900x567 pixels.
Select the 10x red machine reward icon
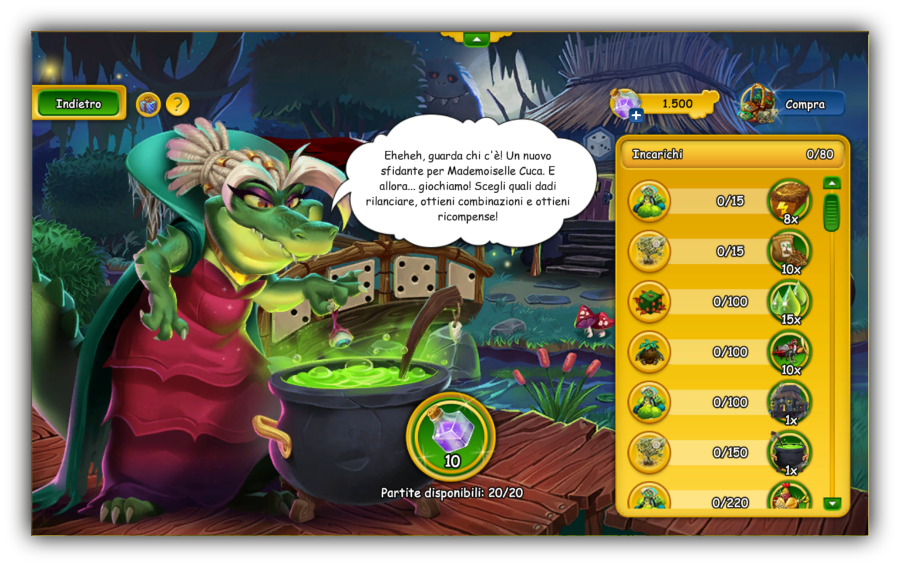tap(789, 352)
